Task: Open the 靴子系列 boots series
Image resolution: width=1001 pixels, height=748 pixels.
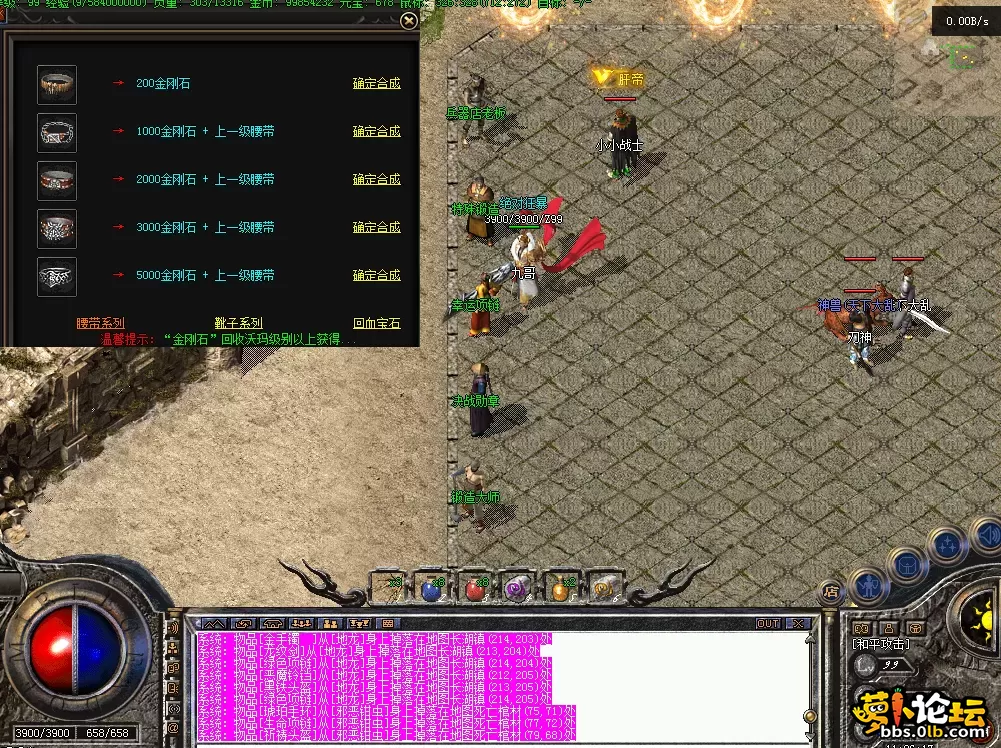Action: point(238,323)
